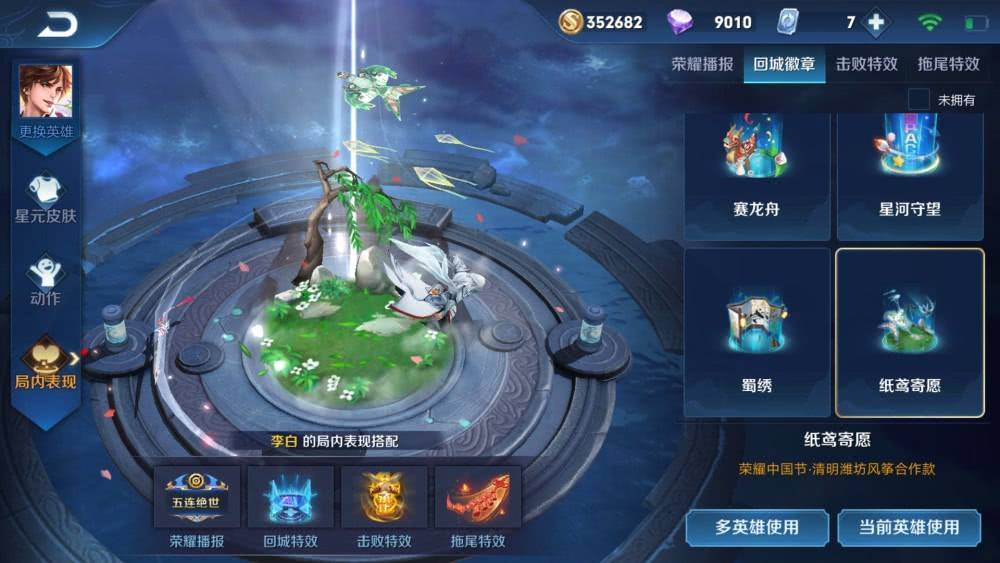Open the 五连绝世 荣耀播报 slot
The height and width of the screenshot is (563, 1000).
(197, 498)
